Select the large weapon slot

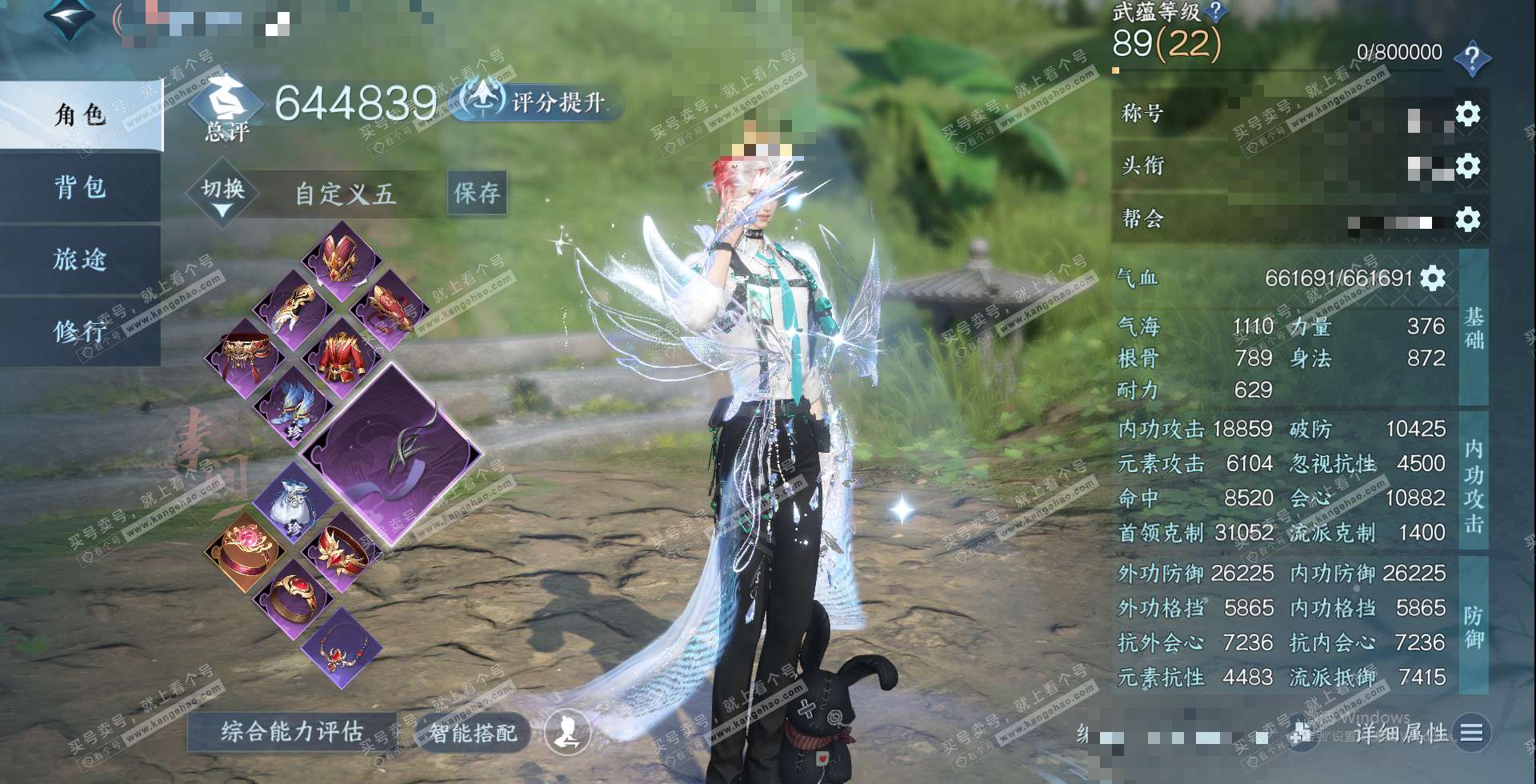[392, 454]
